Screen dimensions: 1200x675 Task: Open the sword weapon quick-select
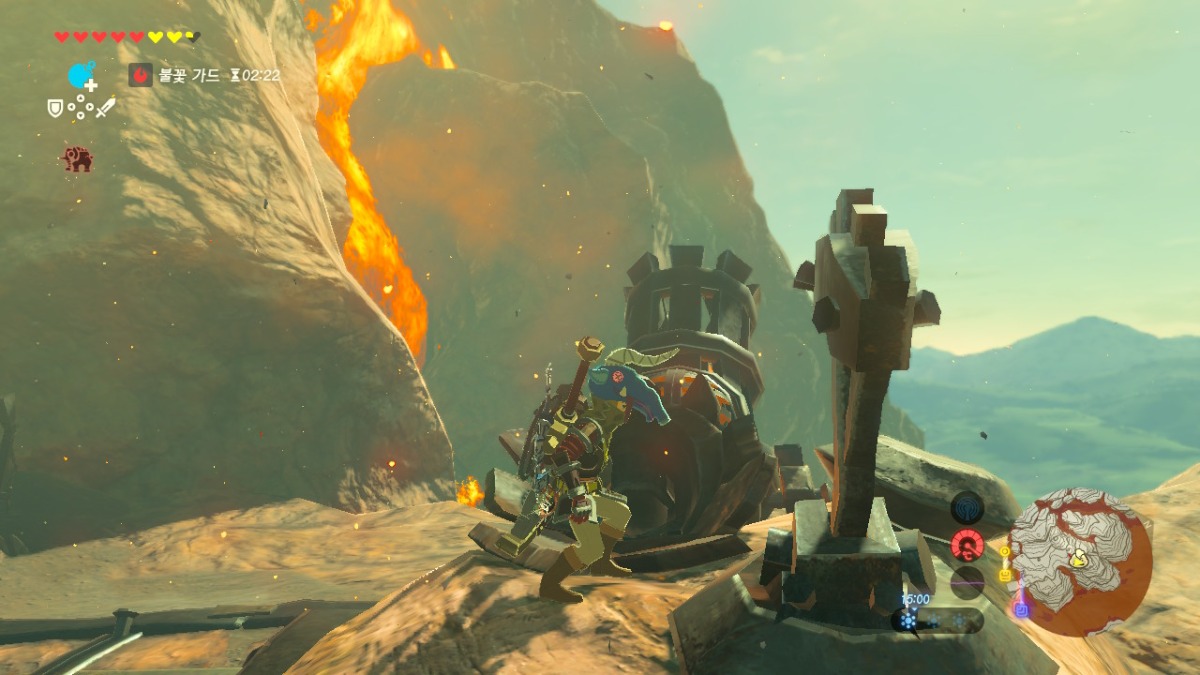tap(105, 107)
